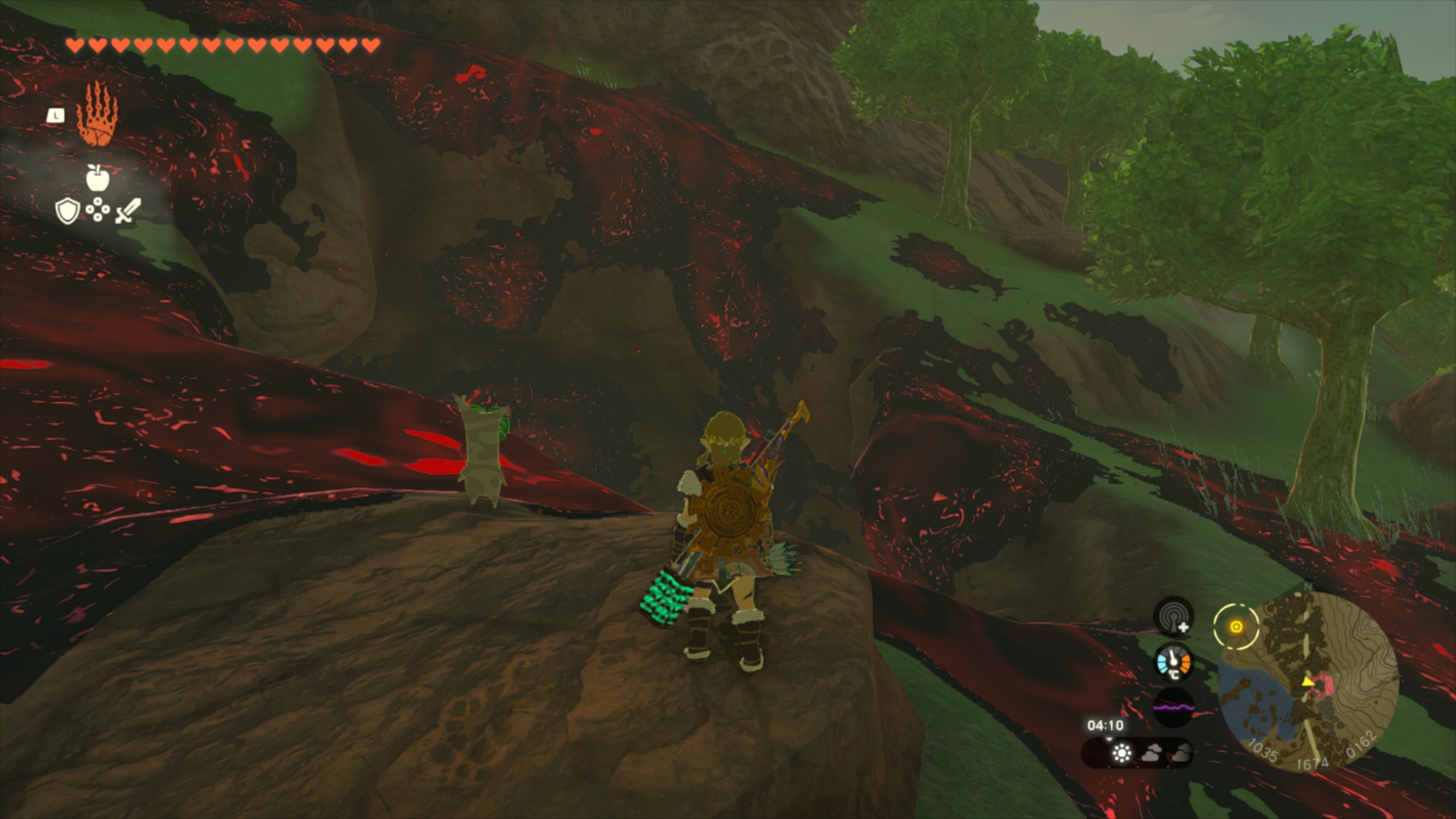Select the sensor radar icon
1456x819 pixels.
[1173, 617]
